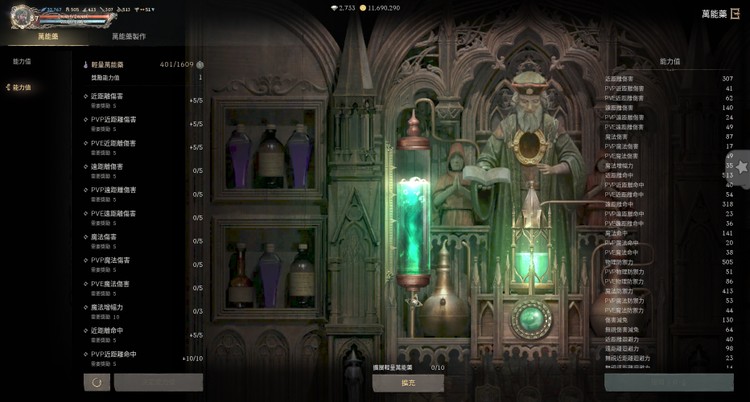Switch to the 萬能藥製作 tab
Viewport: 750px width, 402px height.
click(128, 36)
